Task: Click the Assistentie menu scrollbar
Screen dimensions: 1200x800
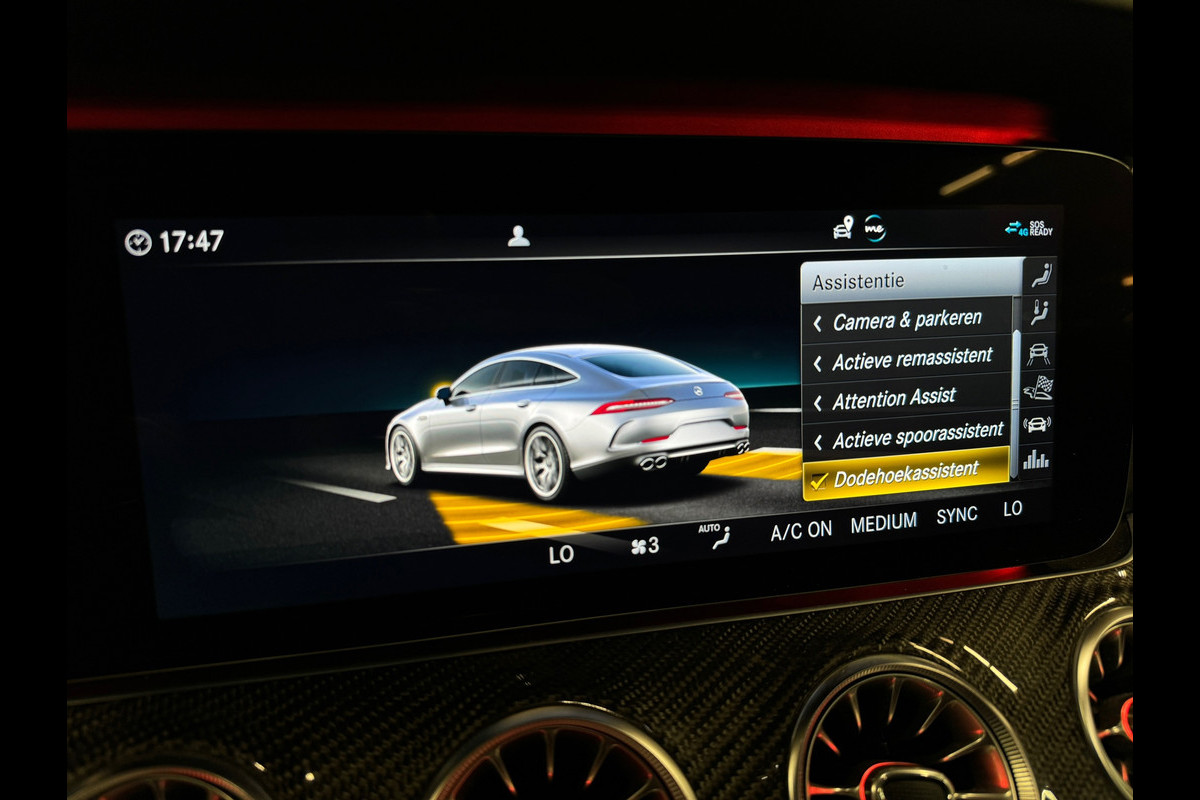Action: pyautogui.click(x=1017, y=400)
